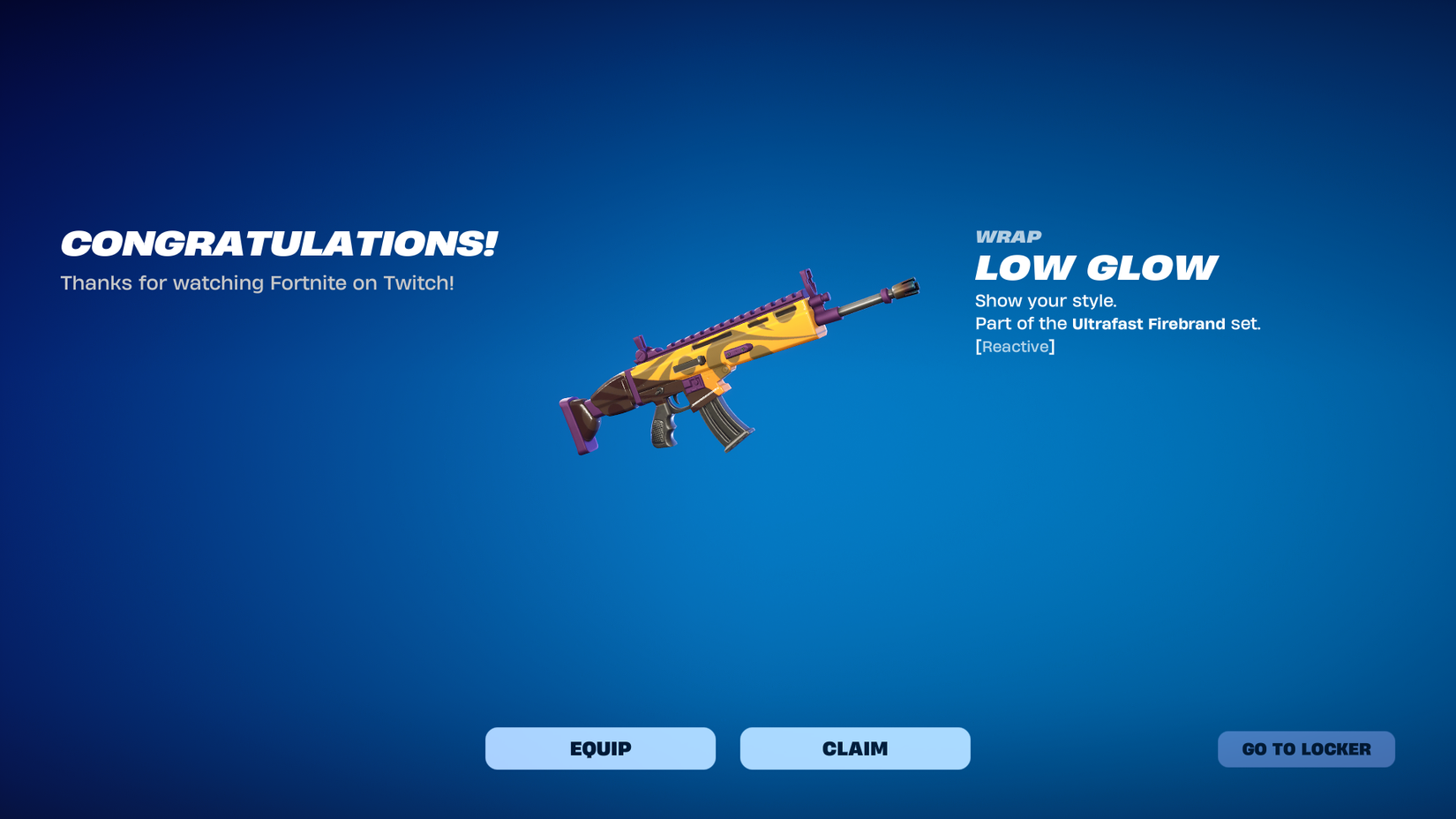The image size is (1456, 819).
Task: Click the Twitch thank-you message
Action: (257, 283)
